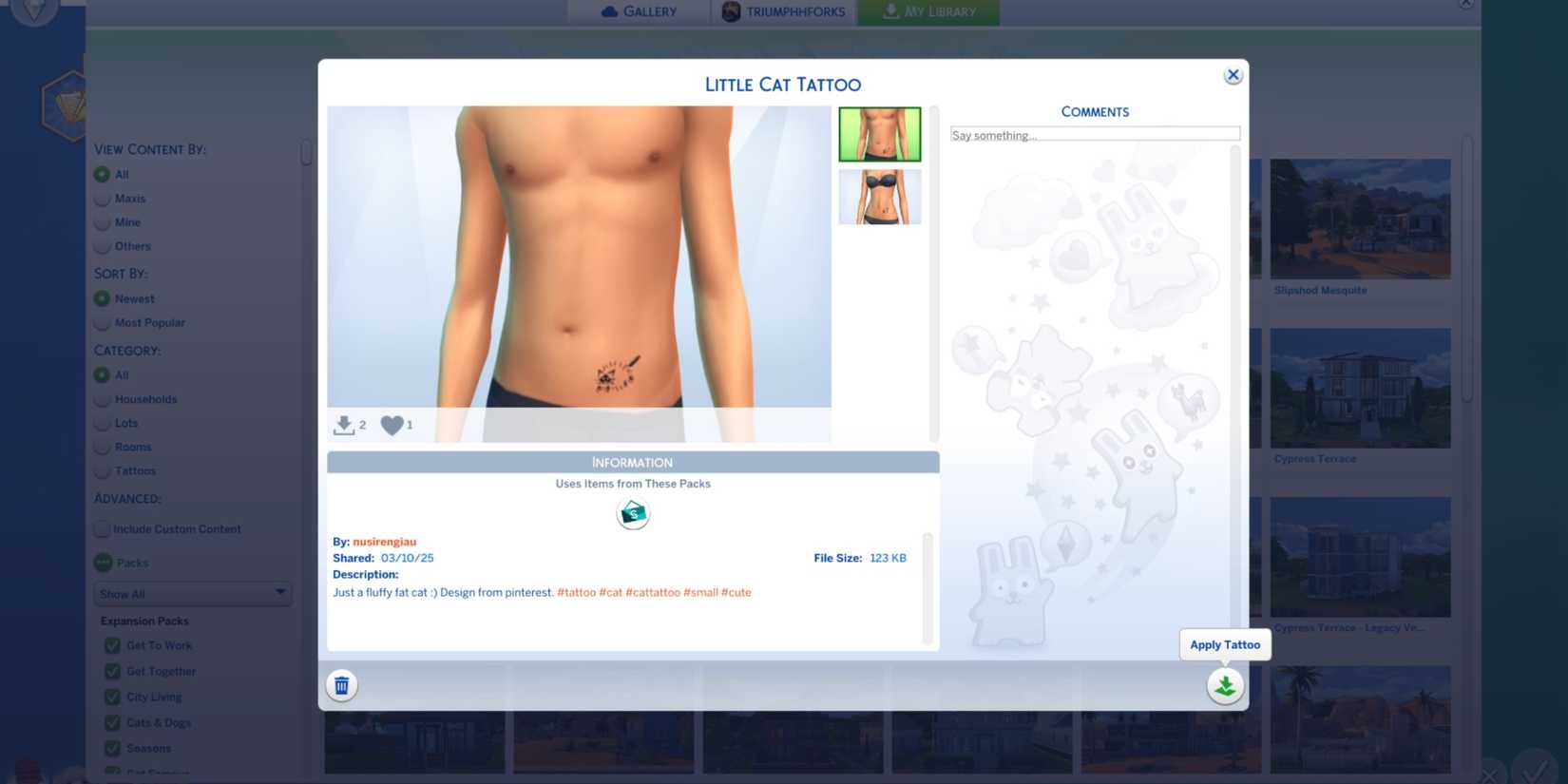Click the cloud icon on the Gallery tab
This screenshot has width=1568, height=784.
pyautogui.click(x=609, y=10)
